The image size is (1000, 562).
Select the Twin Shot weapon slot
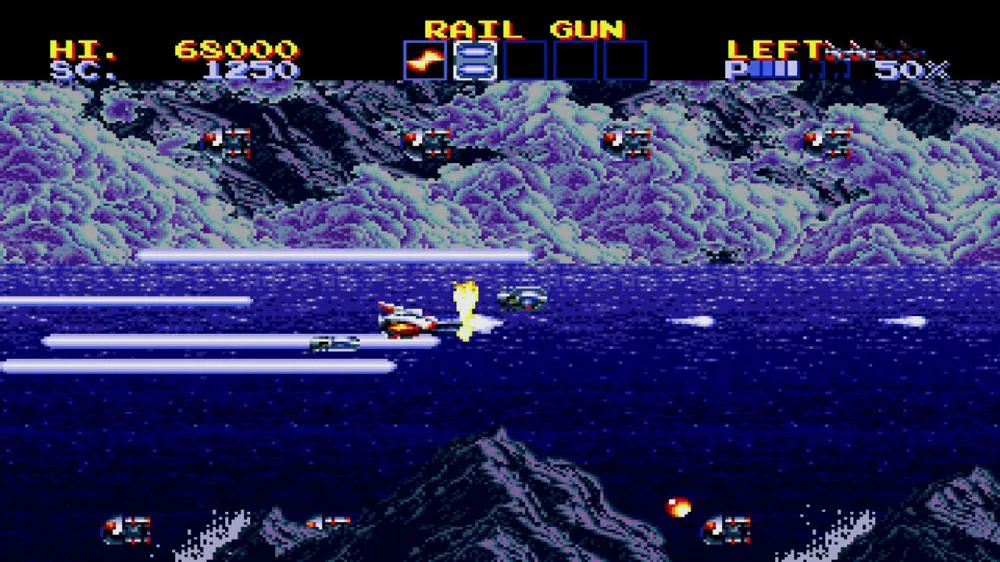[424, 60]
